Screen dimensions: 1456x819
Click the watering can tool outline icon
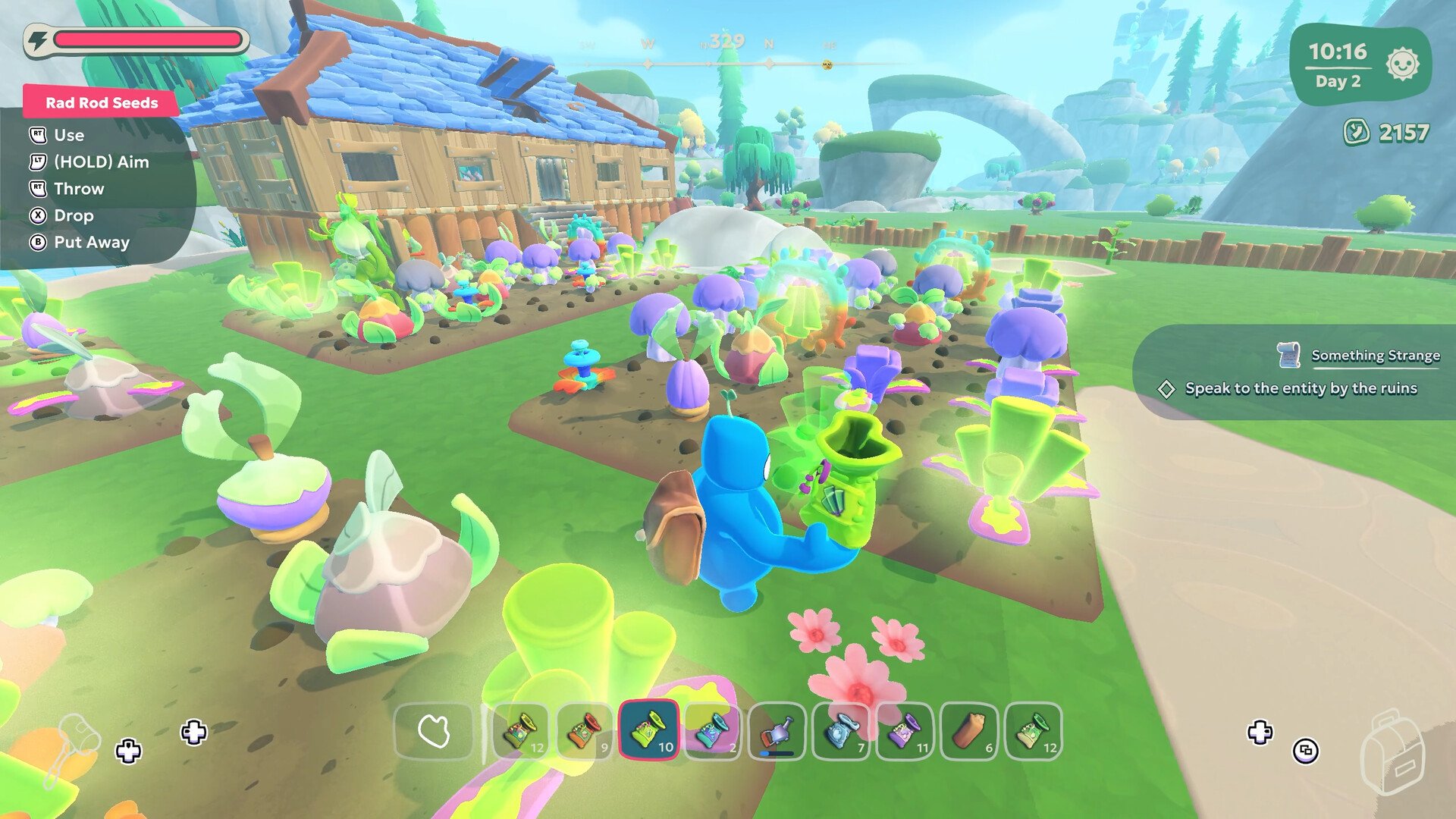click(x=76, y=747)
